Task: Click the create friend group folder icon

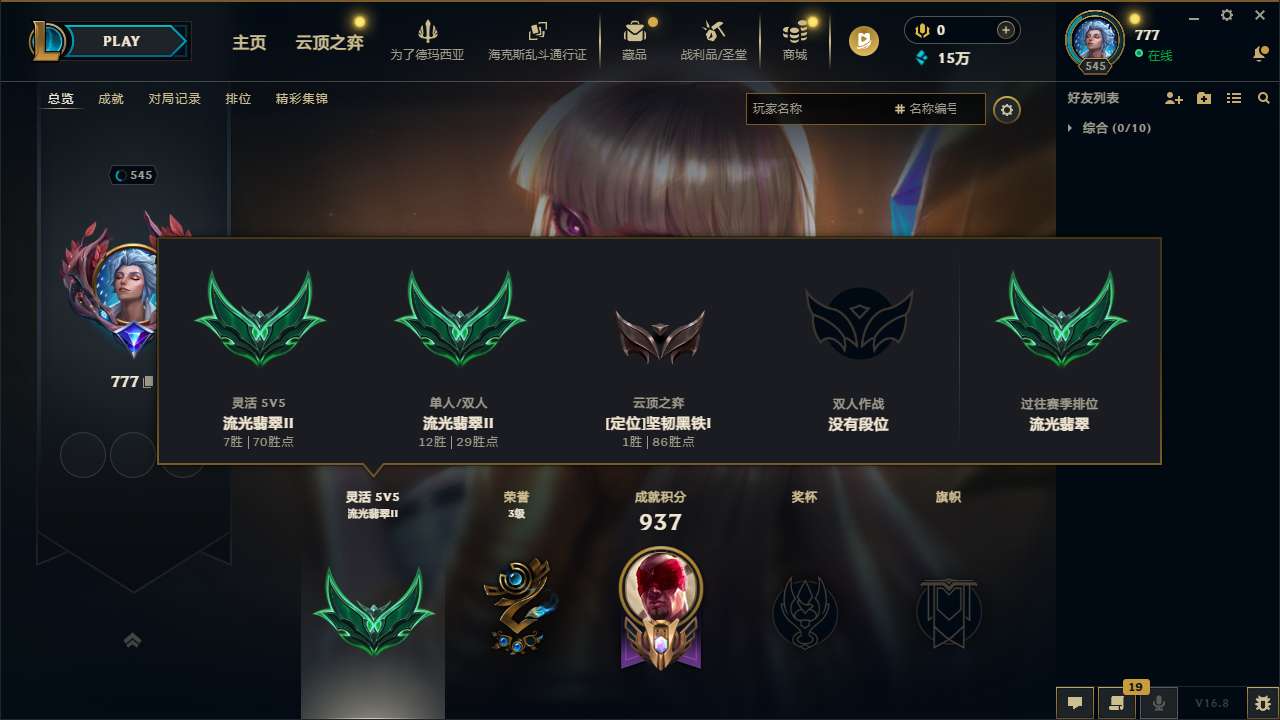Action: (1203, 98)
